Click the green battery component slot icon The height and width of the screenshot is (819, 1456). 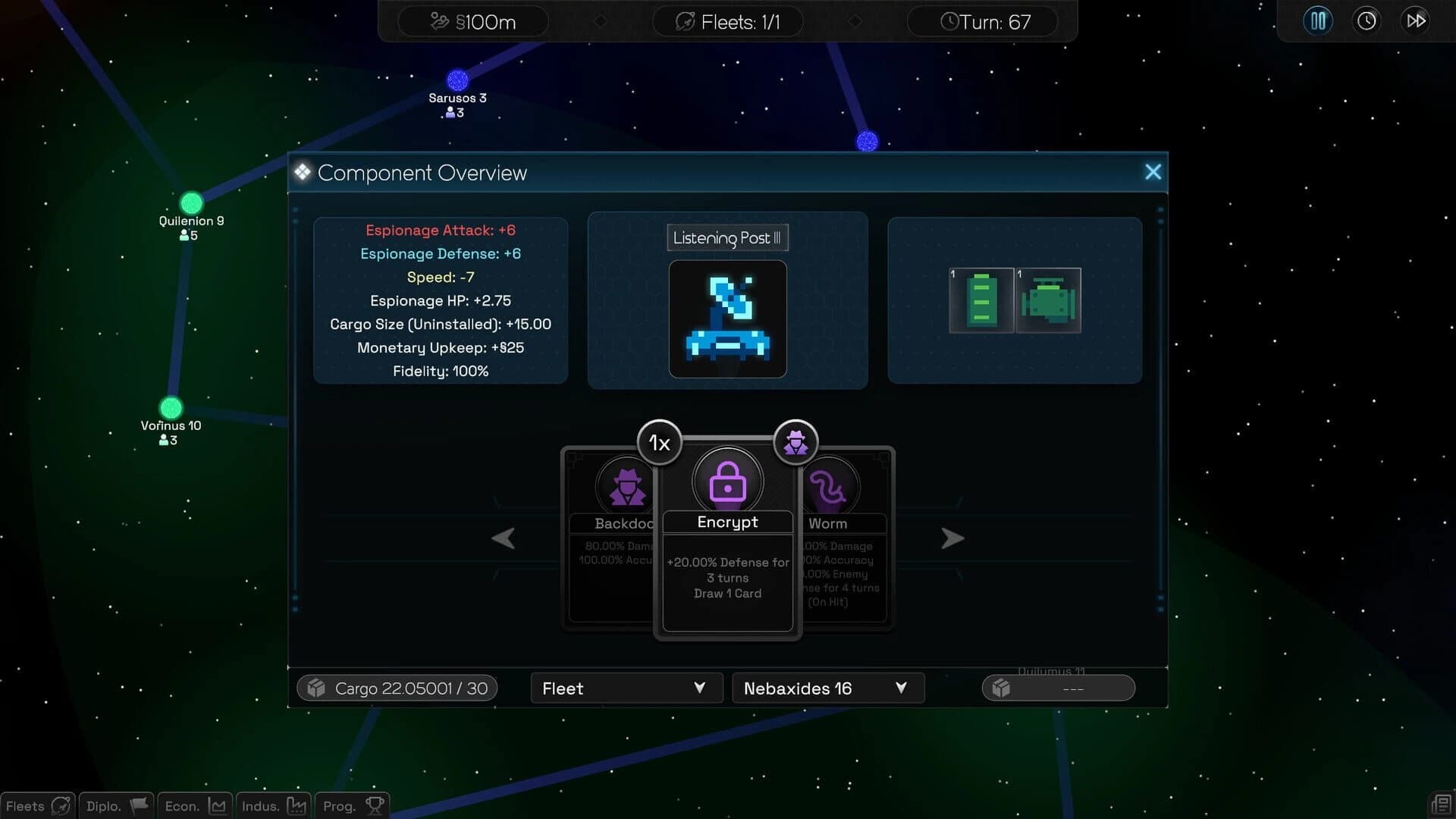981,300
